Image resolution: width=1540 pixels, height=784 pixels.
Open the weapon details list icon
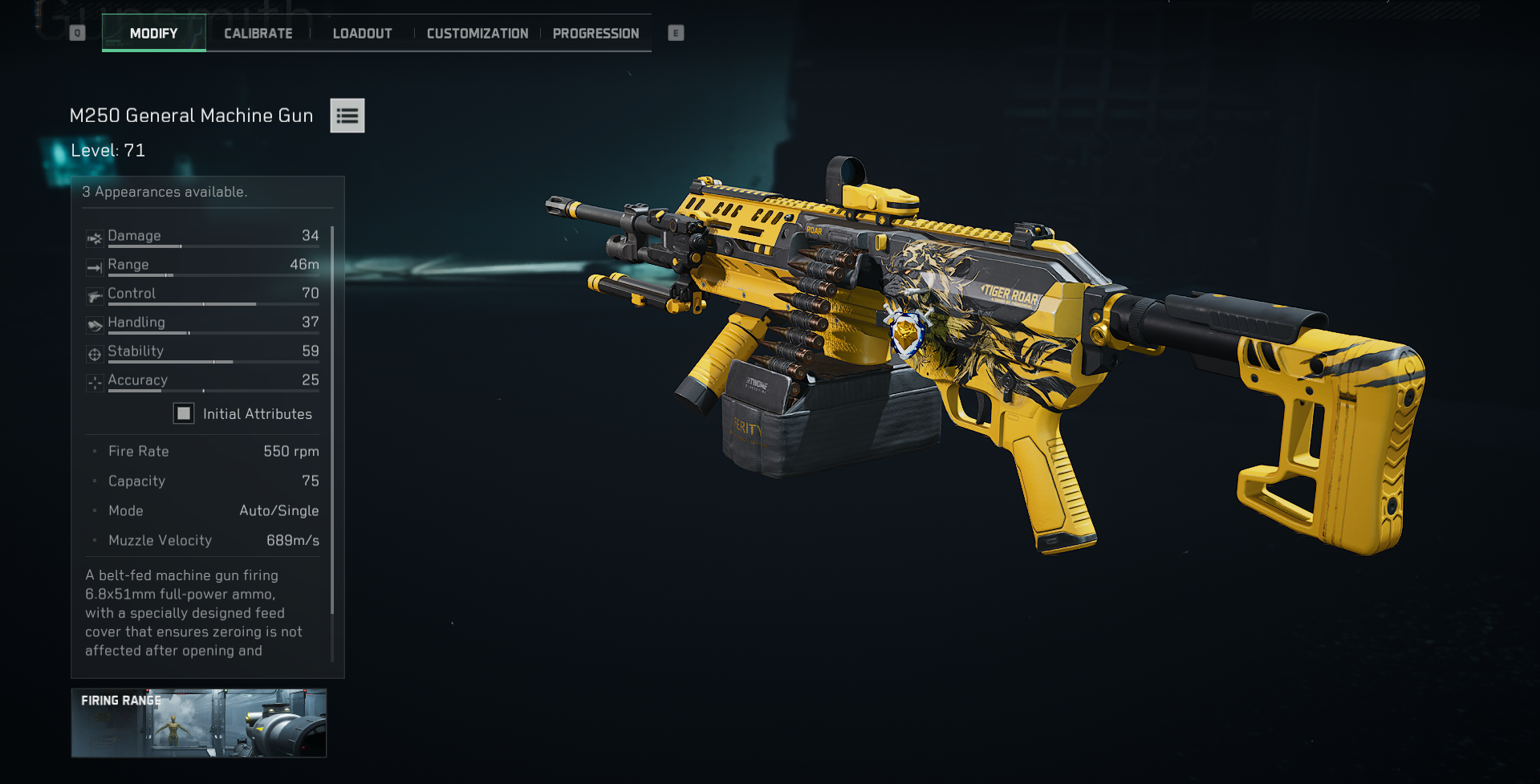tap(347, 116)
